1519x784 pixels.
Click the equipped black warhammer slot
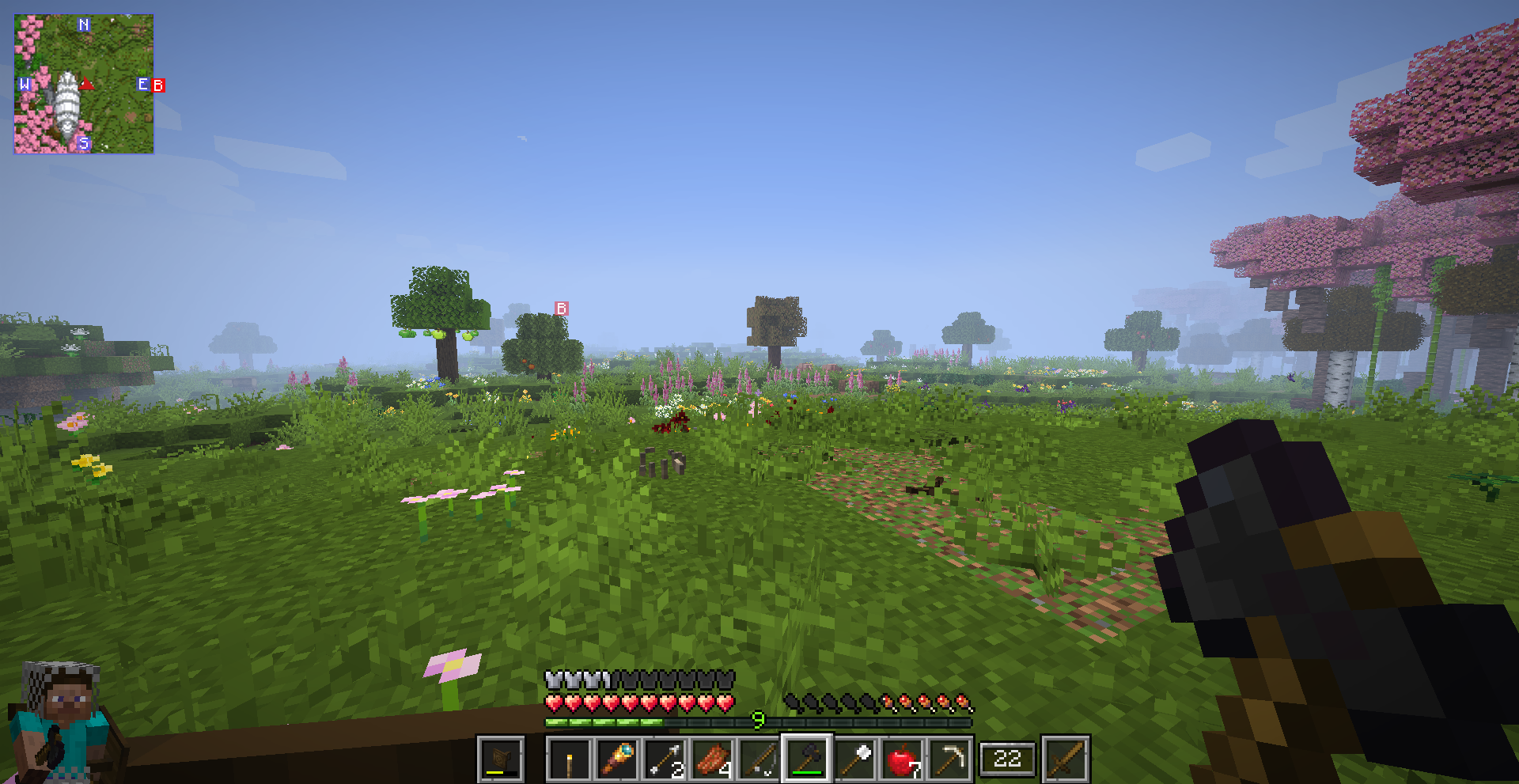(x=807, y=758)
